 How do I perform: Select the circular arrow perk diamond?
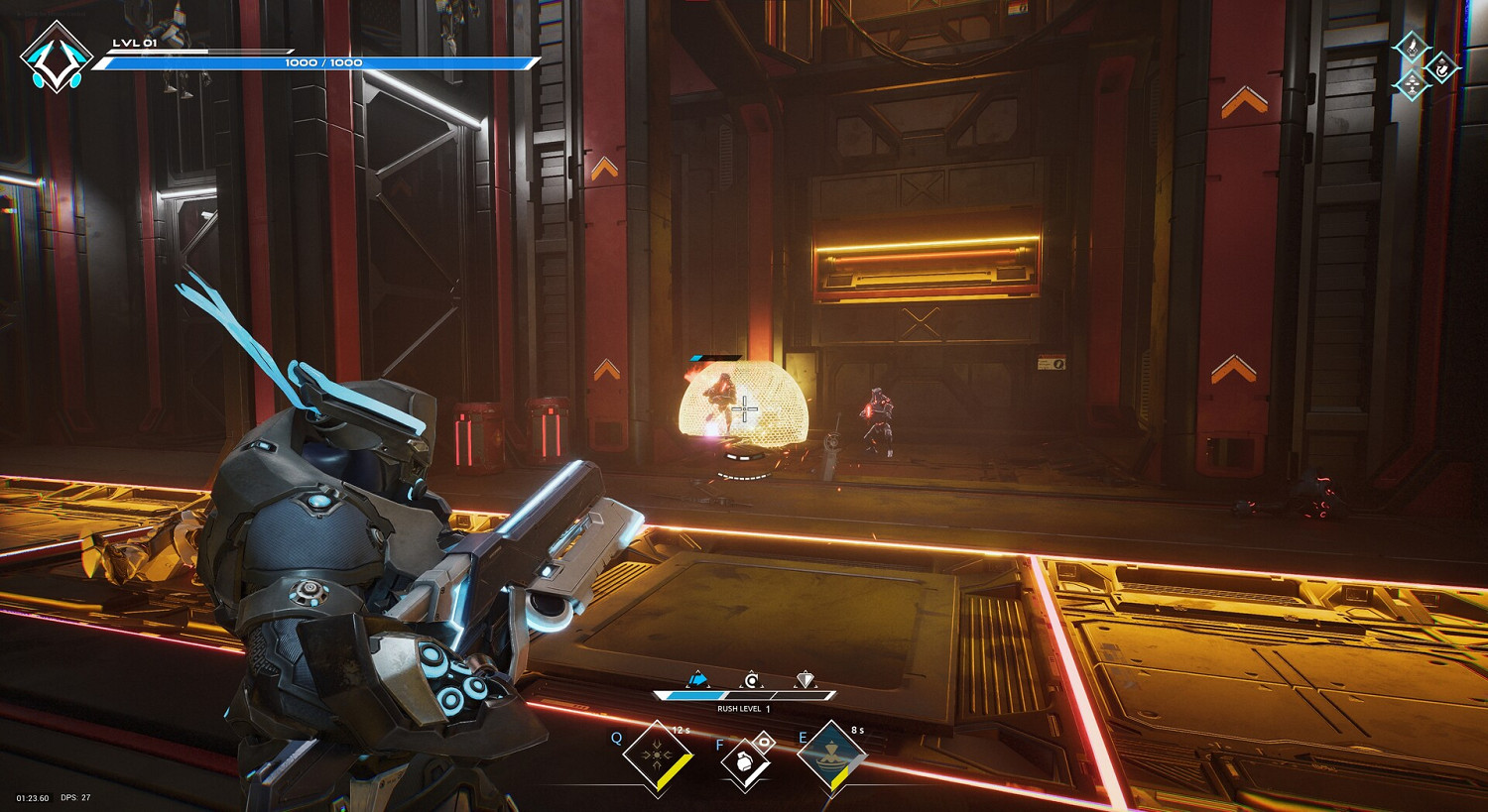pos(1441,66)
